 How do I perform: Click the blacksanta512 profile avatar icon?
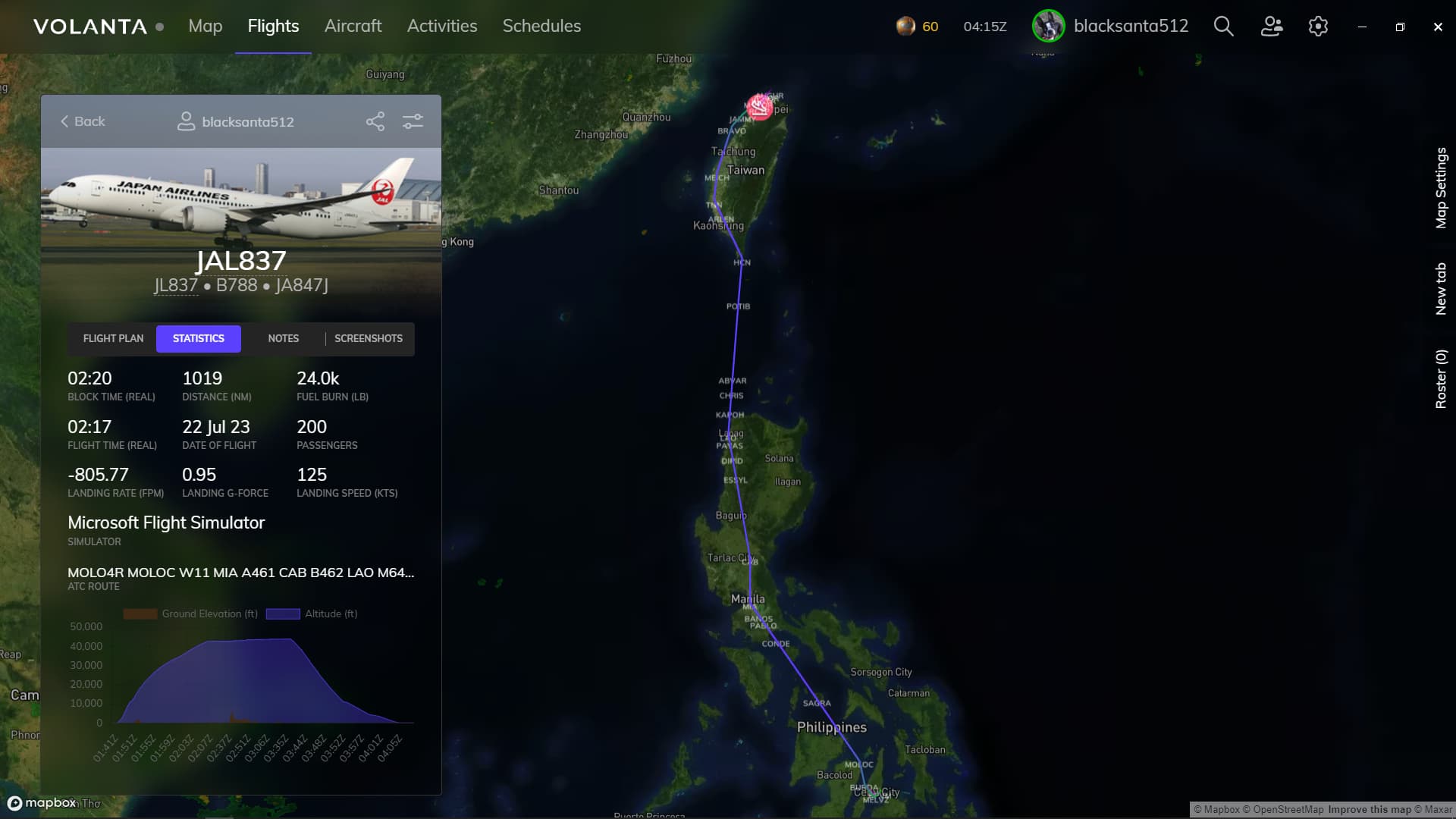1048,26
